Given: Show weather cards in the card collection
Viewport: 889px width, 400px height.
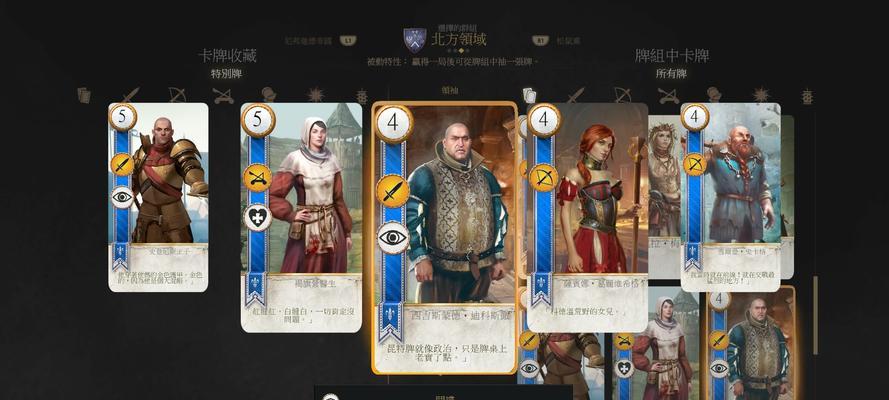Looking at the screenshot, I should [316, 95].
